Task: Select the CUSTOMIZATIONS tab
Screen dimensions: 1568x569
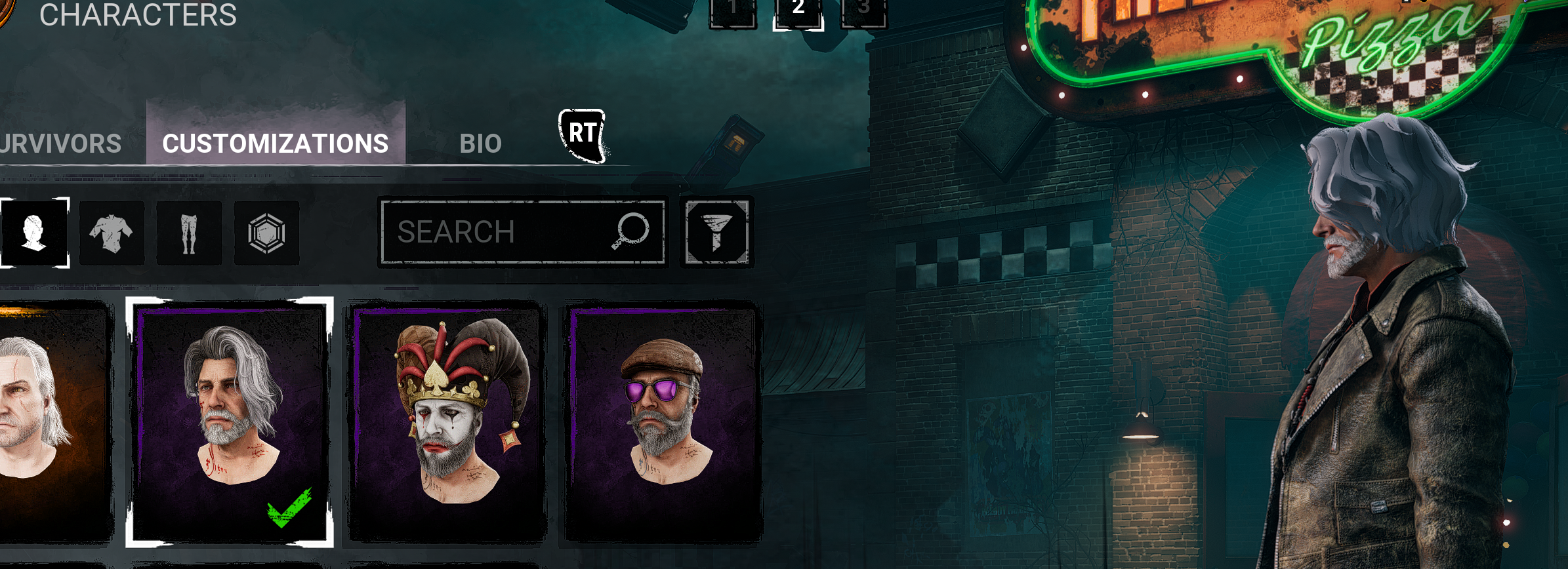Action: 276,143
